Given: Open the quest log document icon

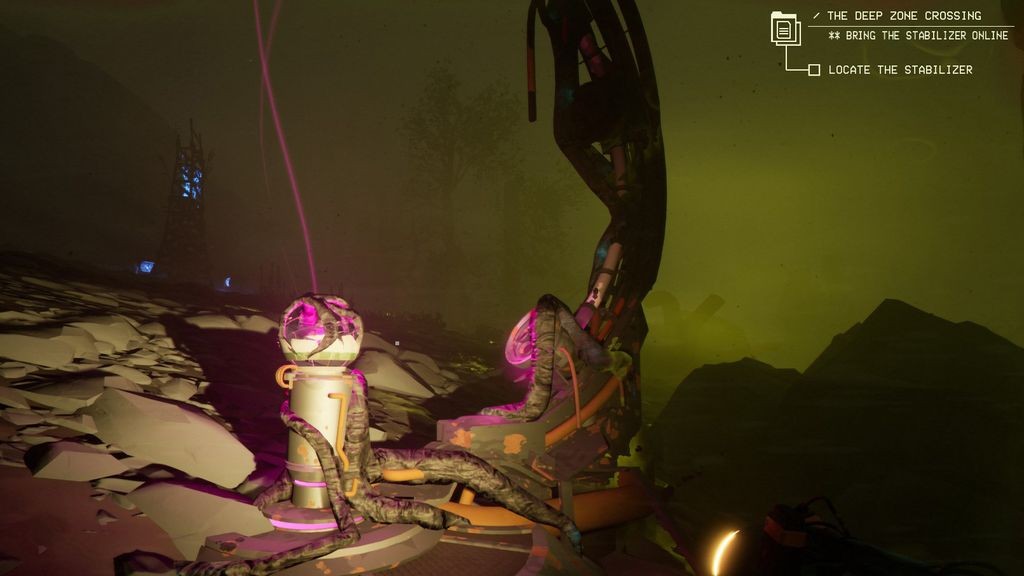Looking at the screenshot, I should coord(785,28).
